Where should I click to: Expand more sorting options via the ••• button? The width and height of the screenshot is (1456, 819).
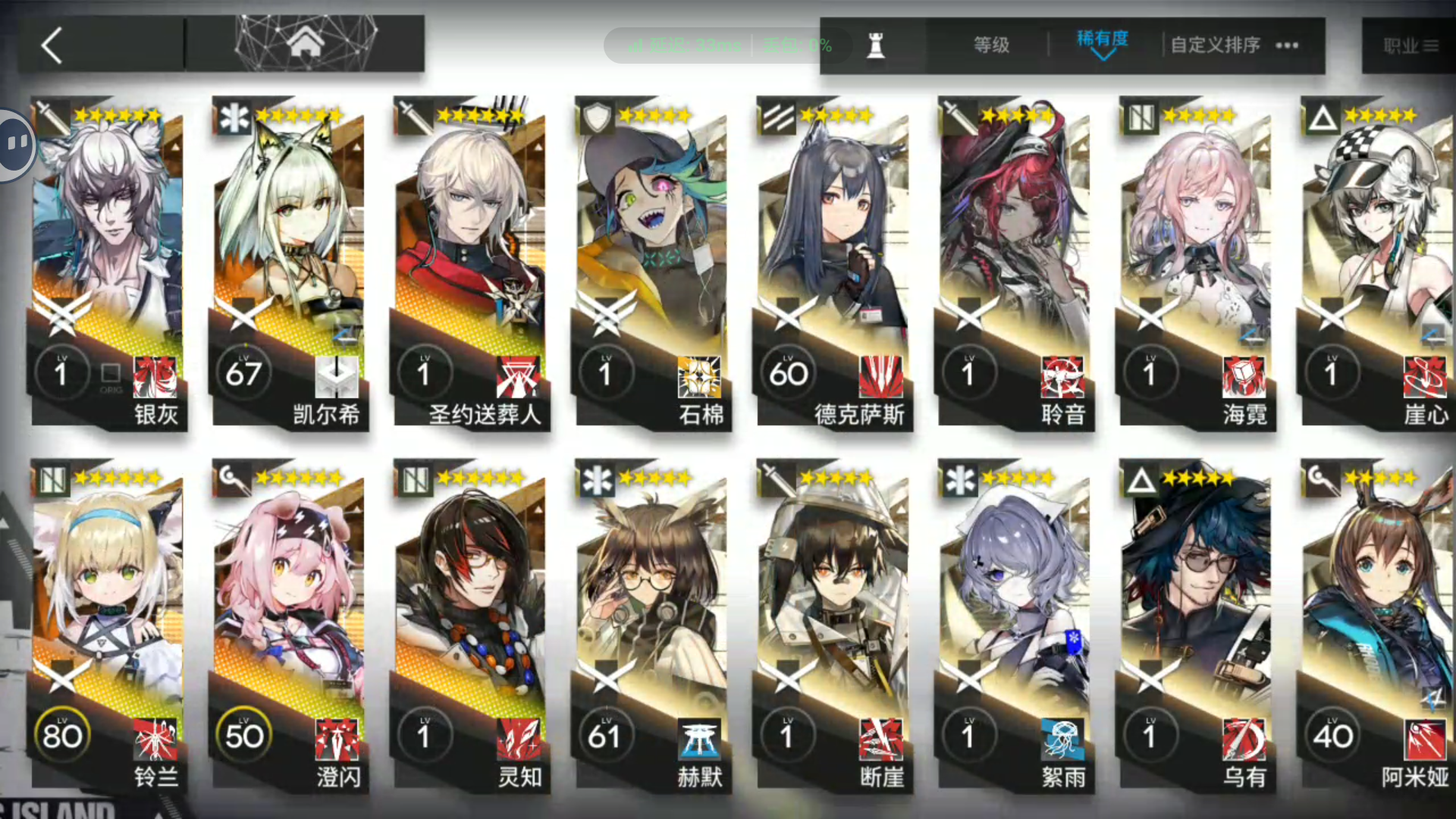click(1287, 45)
